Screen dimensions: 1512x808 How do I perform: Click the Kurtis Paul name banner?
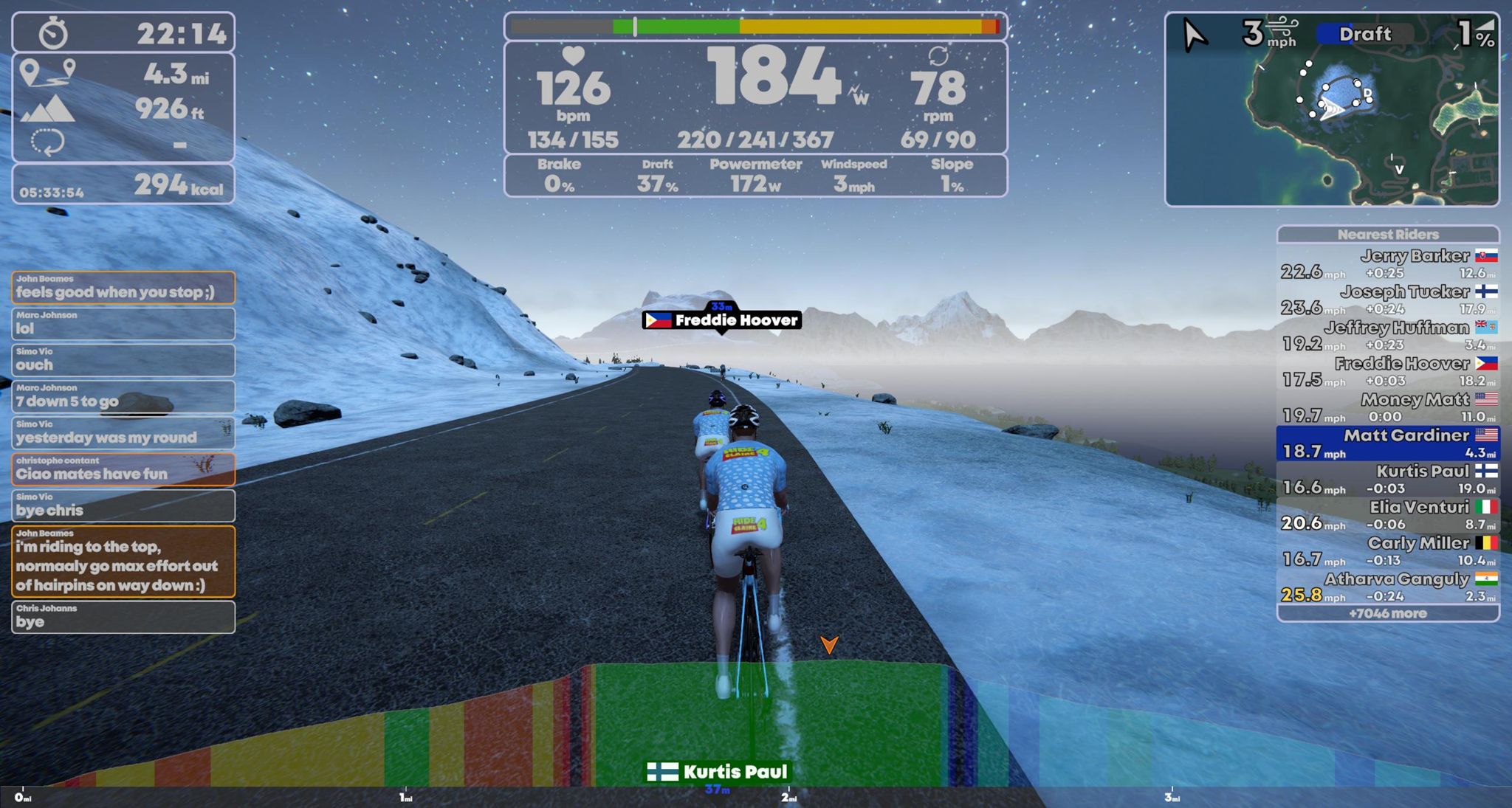click(x=720, y=770)
